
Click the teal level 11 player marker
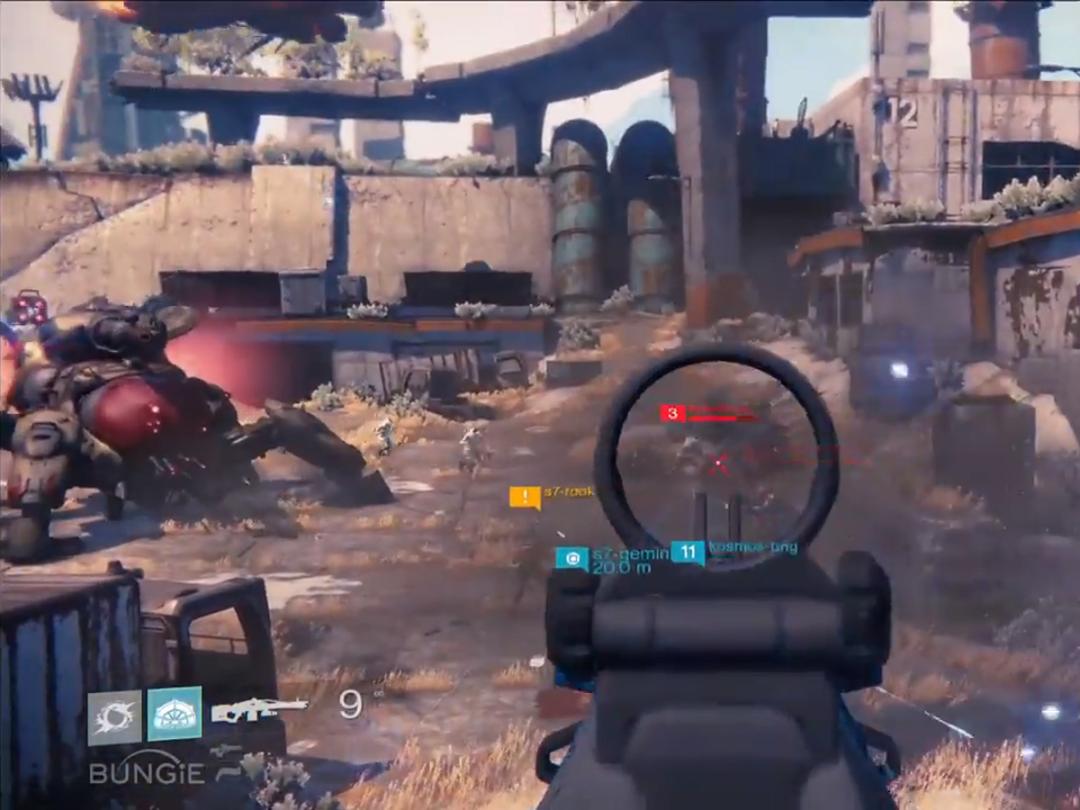click(x=687, y=552)
